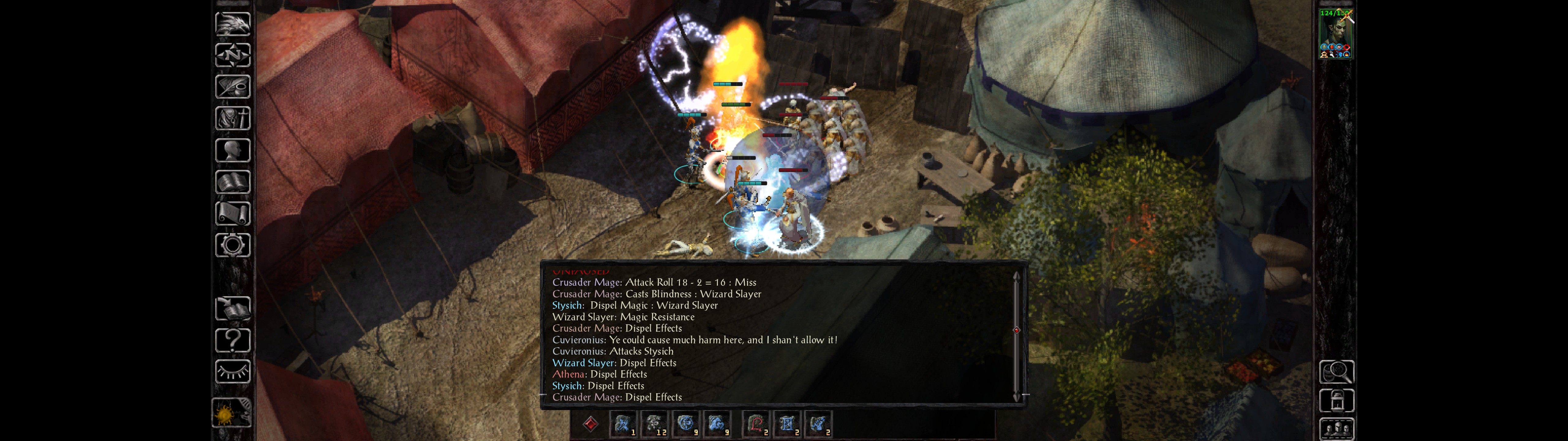Click the dragon head main menu button

point(232,24)
